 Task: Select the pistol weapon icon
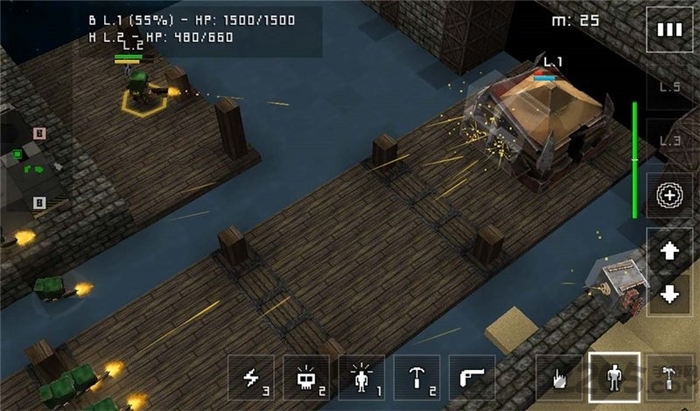(472, 379)
